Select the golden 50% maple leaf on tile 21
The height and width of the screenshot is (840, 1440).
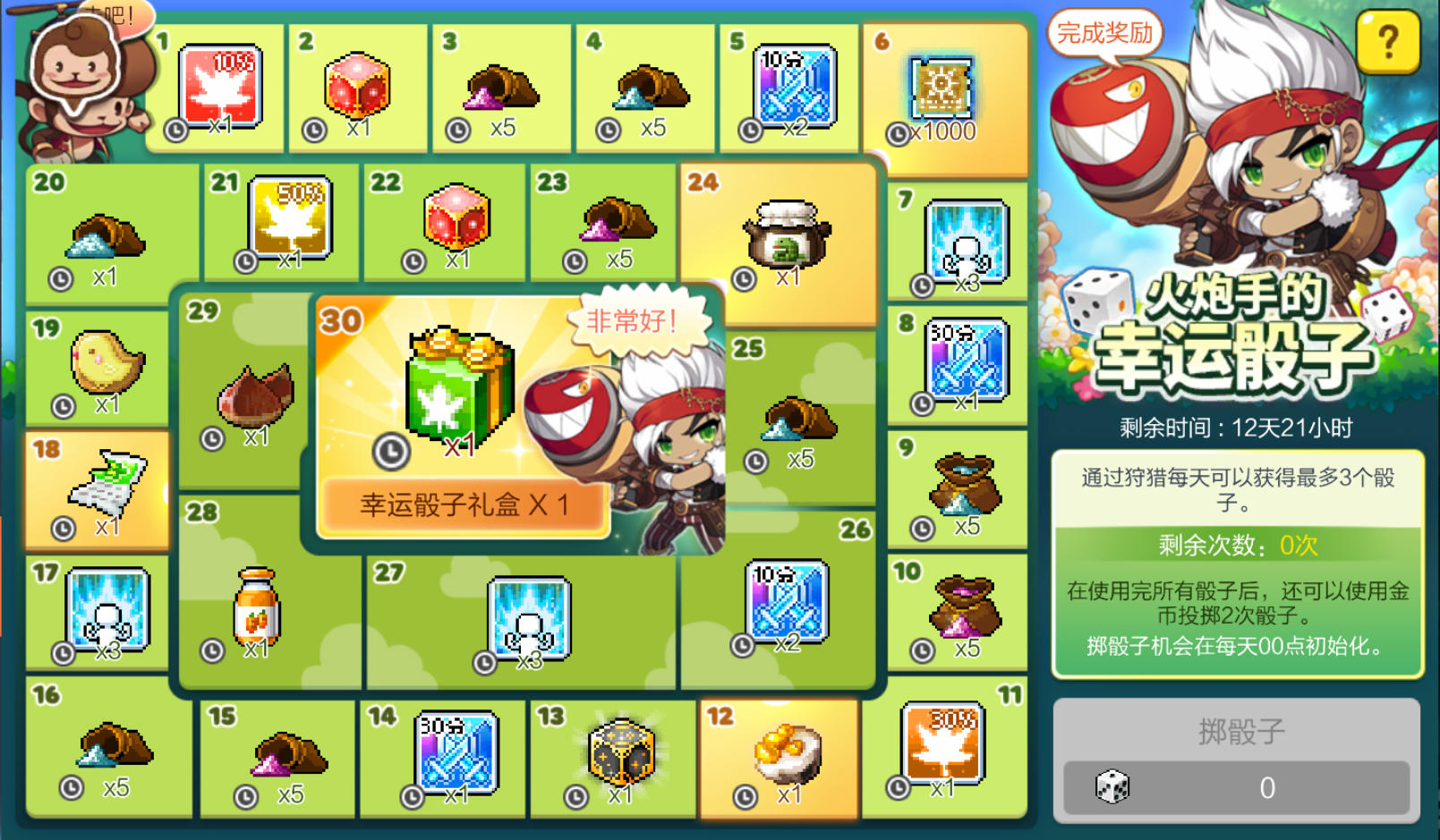(x=288, y=219)
